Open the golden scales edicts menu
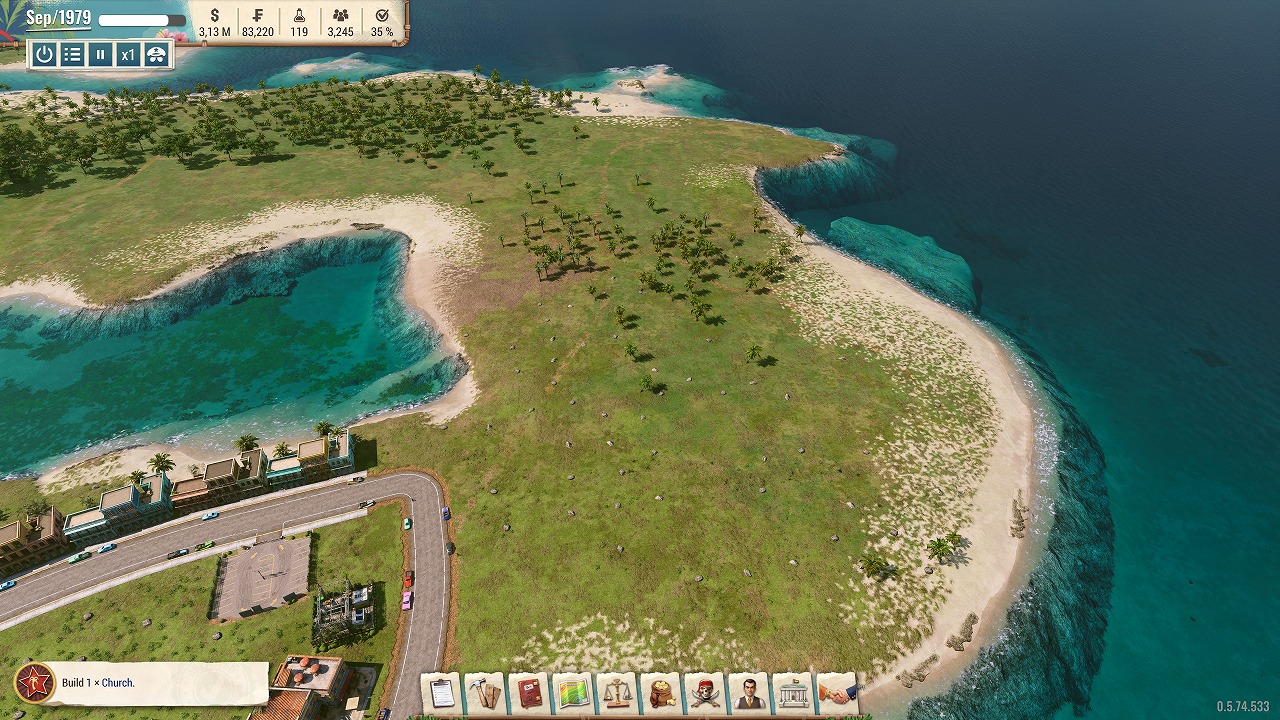The width and height of the screenshot is (1280, 720). tap(616, 693)
